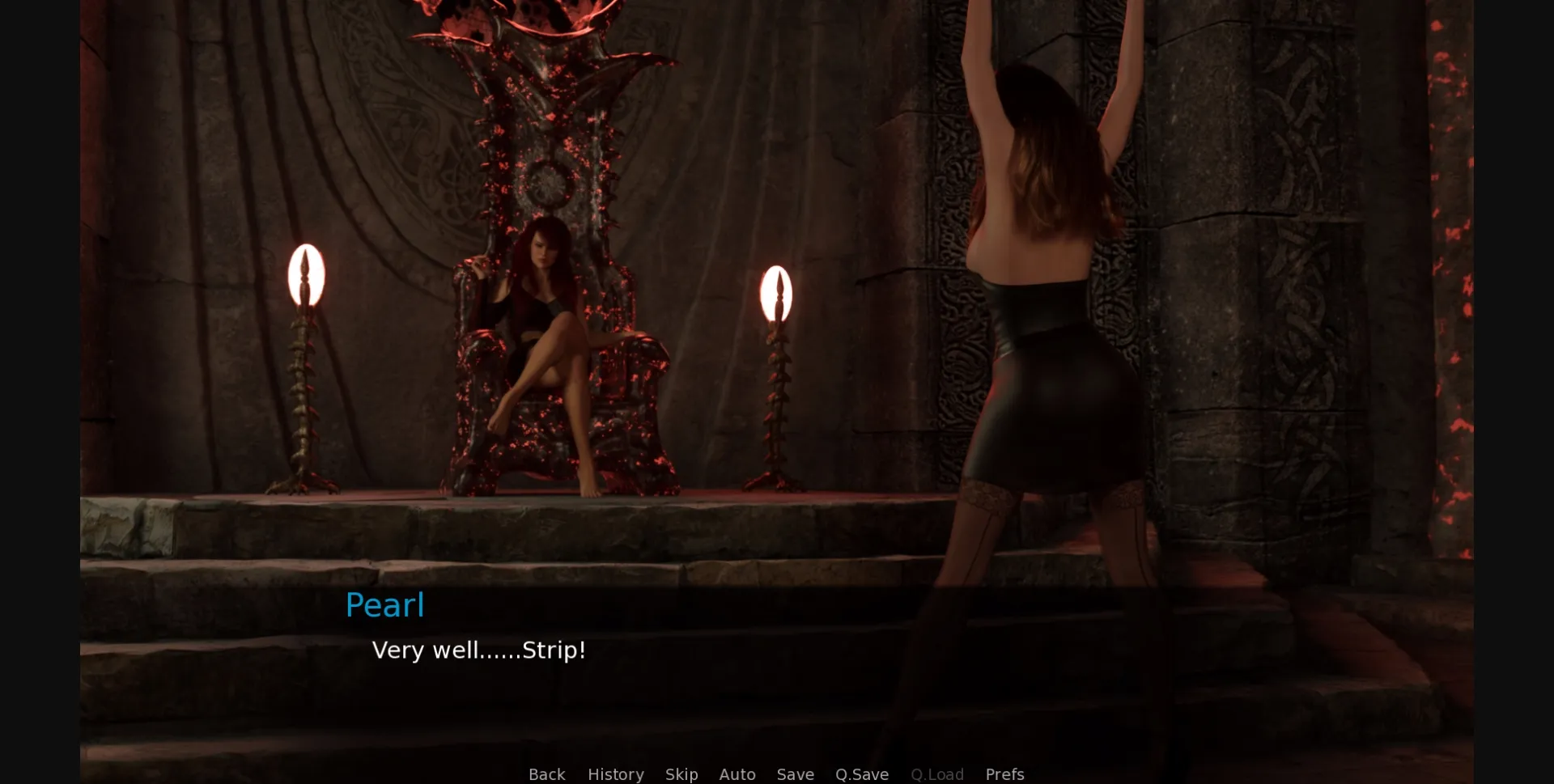Open the History screen
The width and height of the screenshot is (1554, 784).
tap(615, 774)
